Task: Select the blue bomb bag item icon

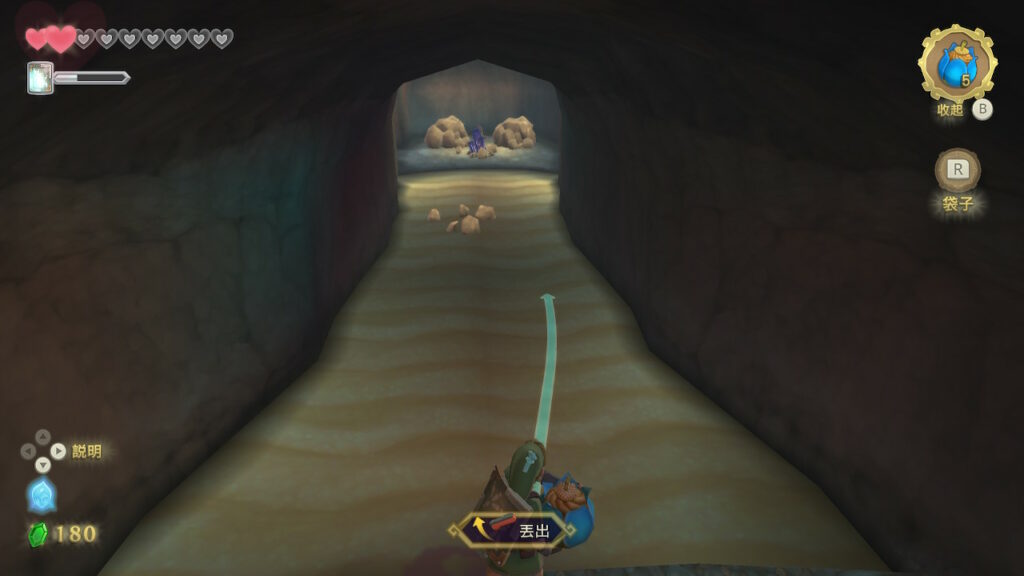Action: (956, 64)
